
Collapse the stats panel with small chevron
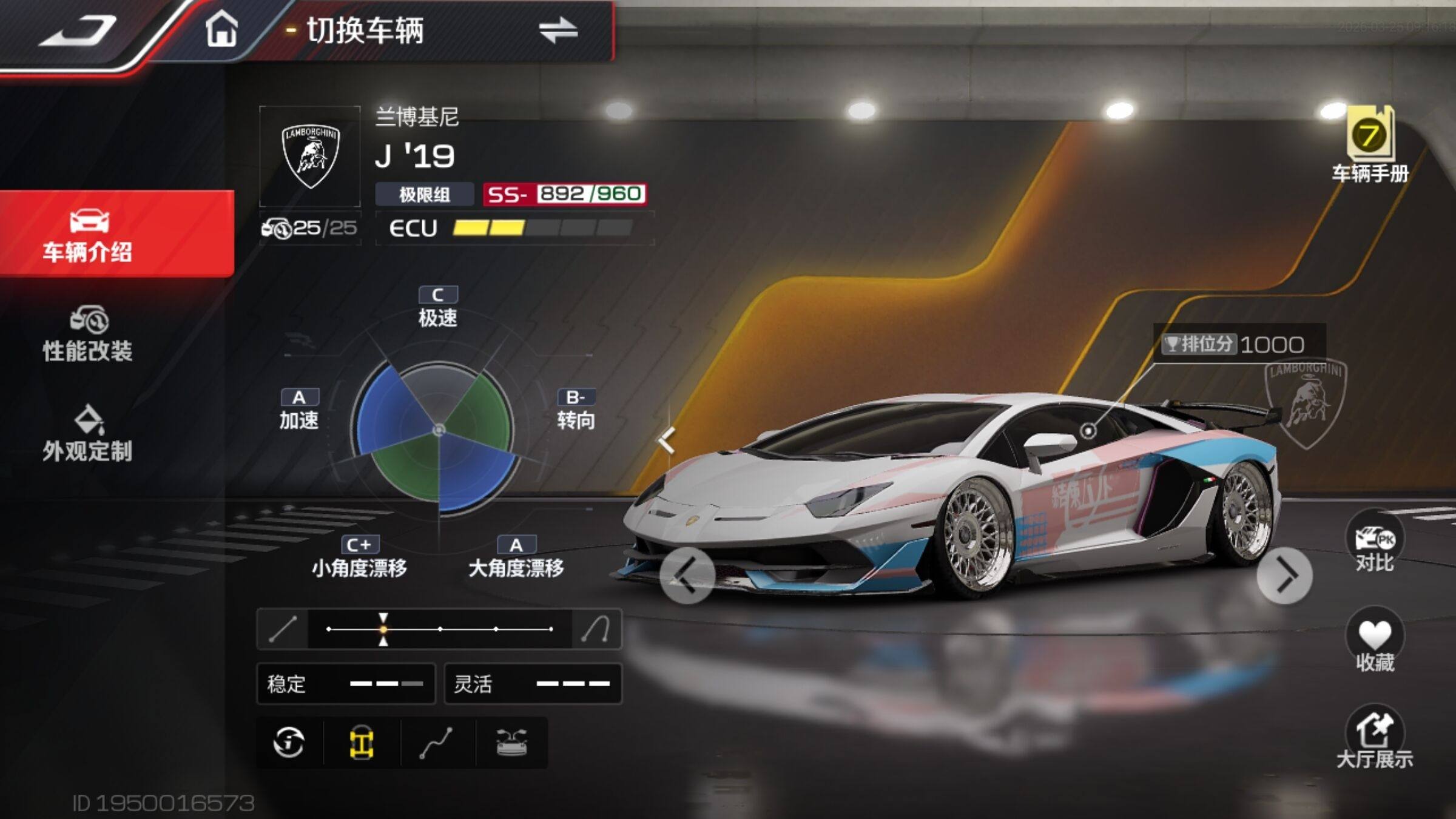tap(667, 439)
